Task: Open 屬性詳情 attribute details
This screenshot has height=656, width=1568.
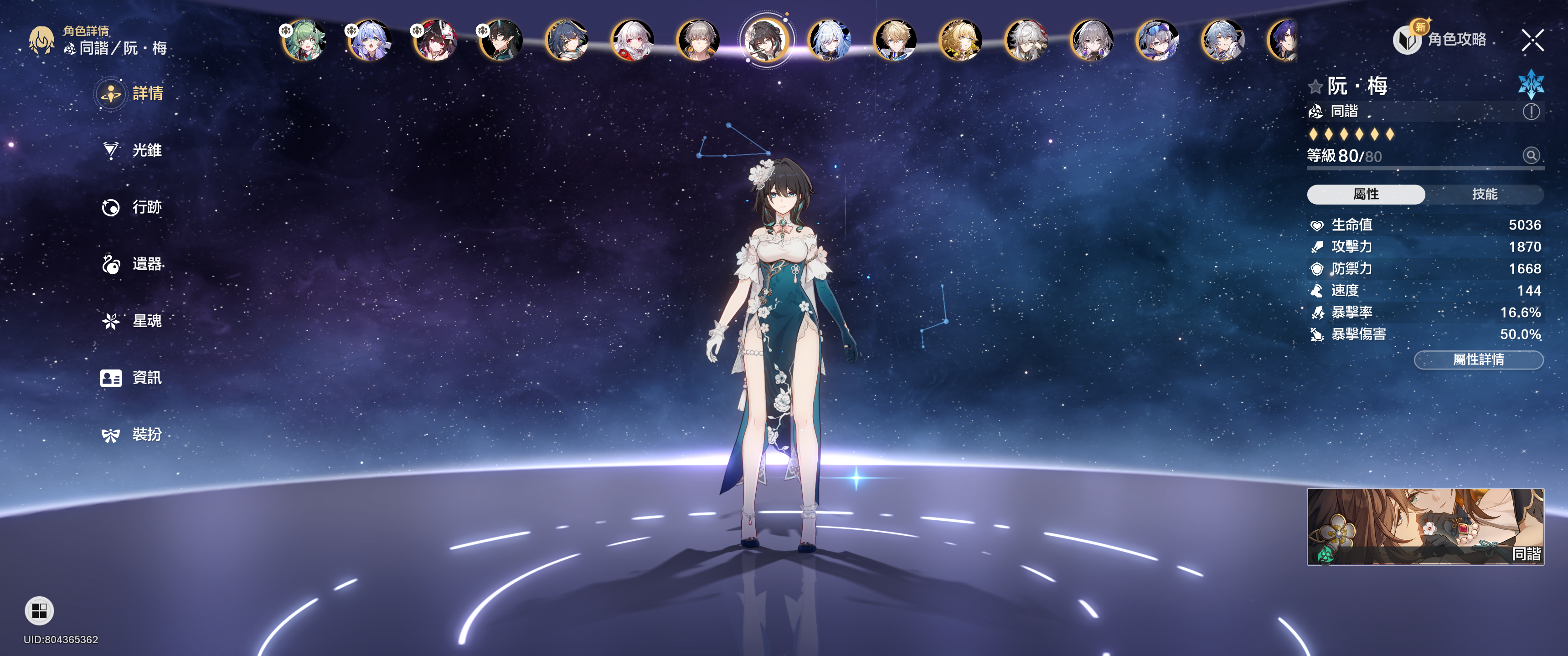Action: click(1478, 359)
